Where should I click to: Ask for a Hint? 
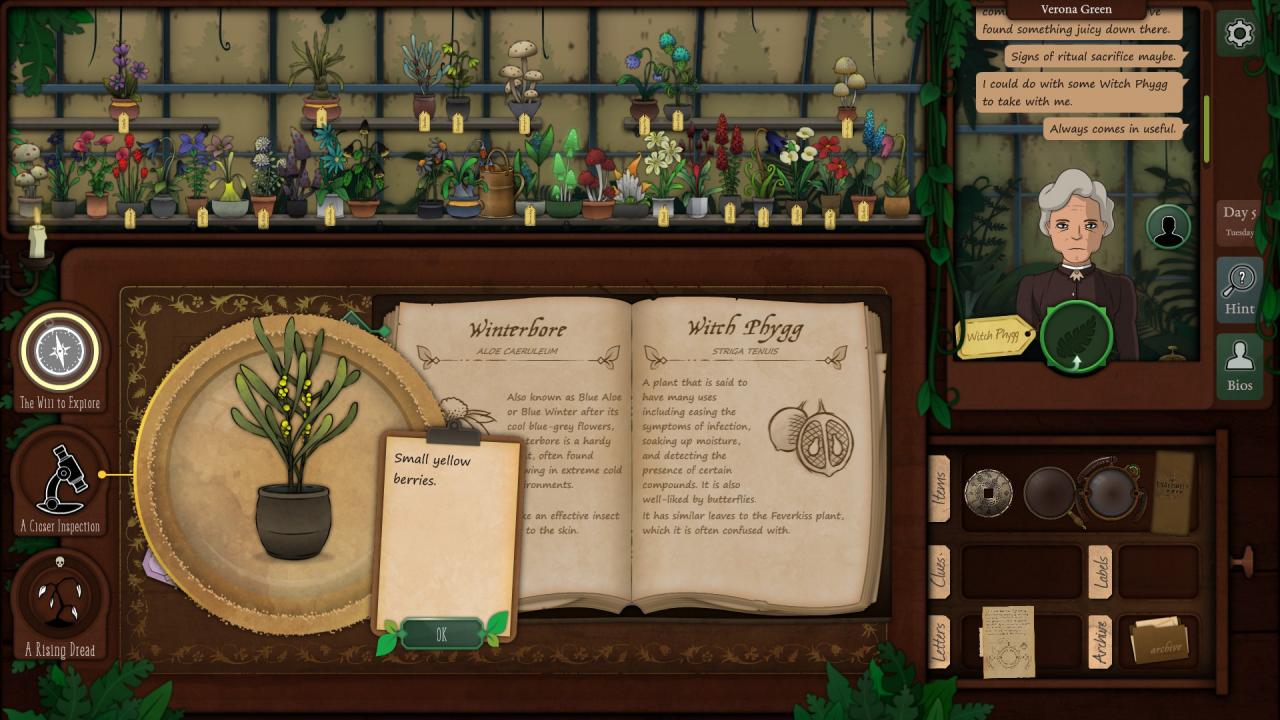(x=1239, y=290)
